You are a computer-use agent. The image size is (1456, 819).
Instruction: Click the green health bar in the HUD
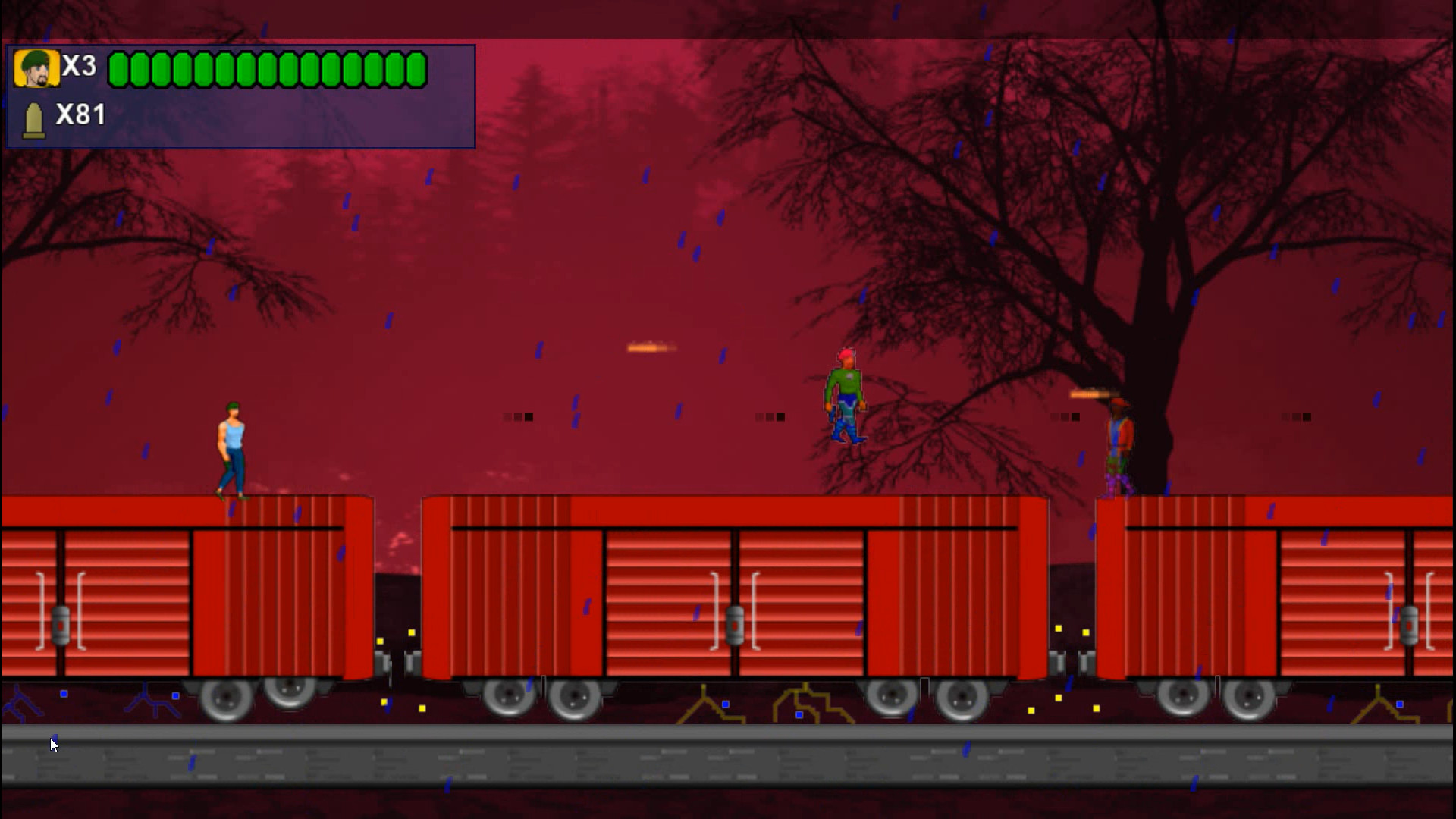pyautogui.click(x=265, y=68)
